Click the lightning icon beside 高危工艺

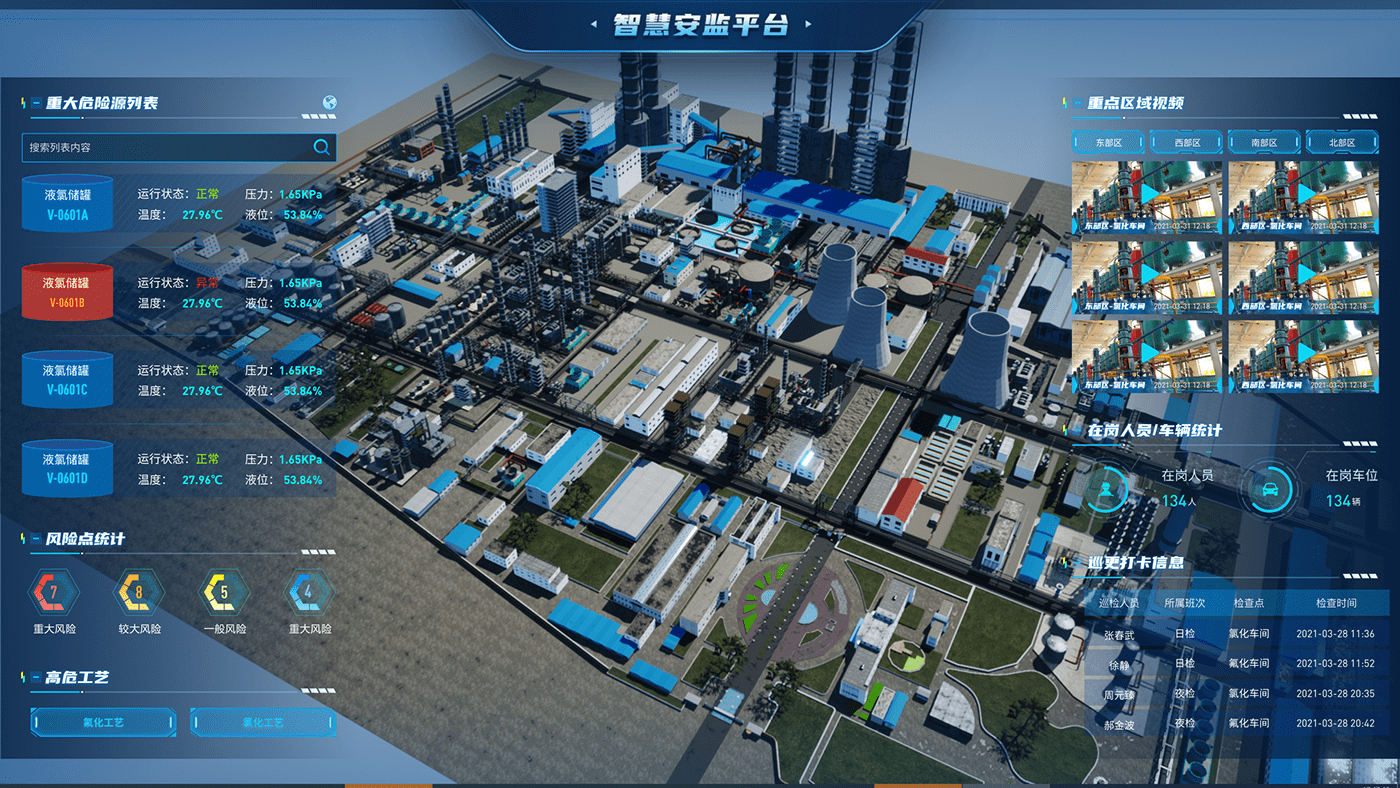pos(22,678)
